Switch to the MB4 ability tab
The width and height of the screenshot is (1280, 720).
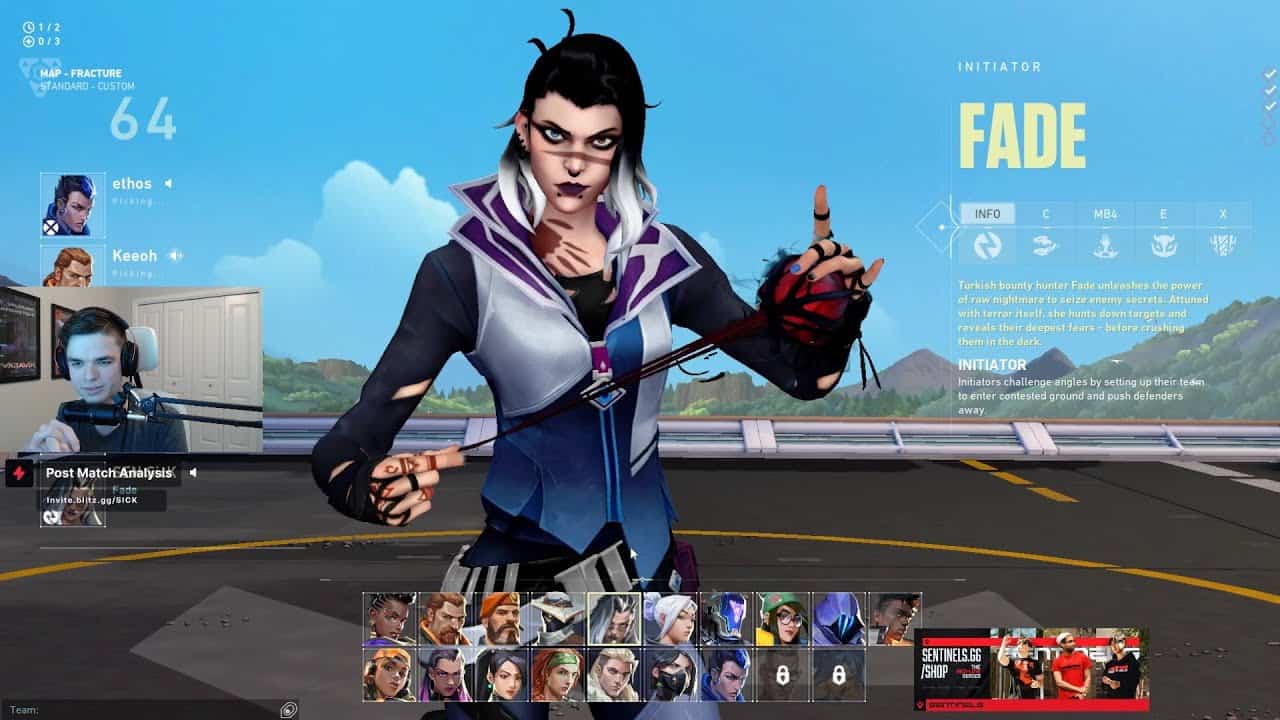pyautogui.click(x=1105, y=214)
